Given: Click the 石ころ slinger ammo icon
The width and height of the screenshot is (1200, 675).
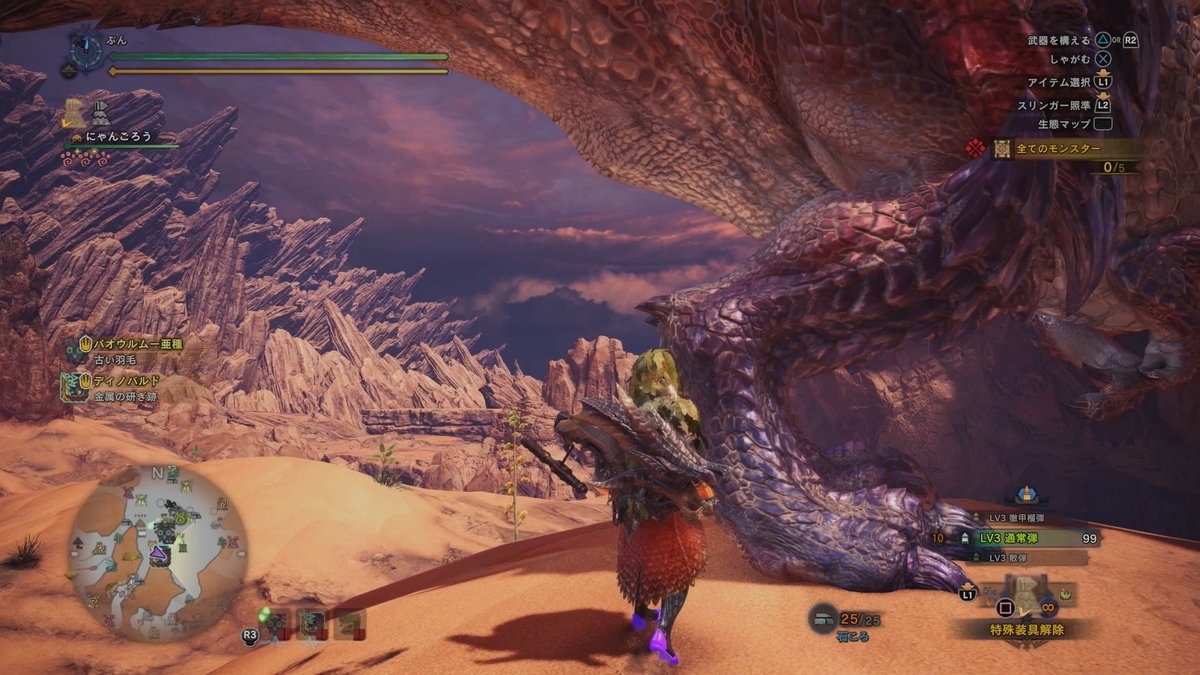Looking at the screenshot, I should click(x=826, y=618).
